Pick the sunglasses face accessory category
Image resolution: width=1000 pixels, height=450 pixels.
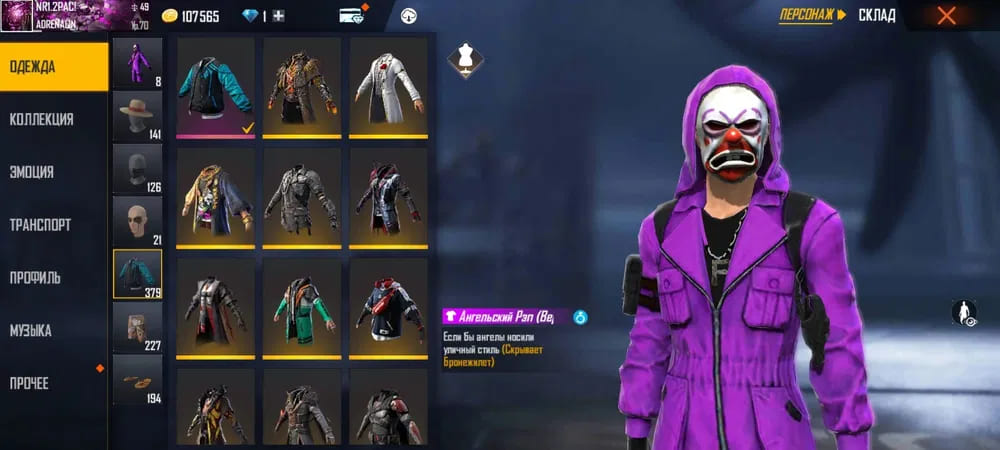(x=137, y=221)
